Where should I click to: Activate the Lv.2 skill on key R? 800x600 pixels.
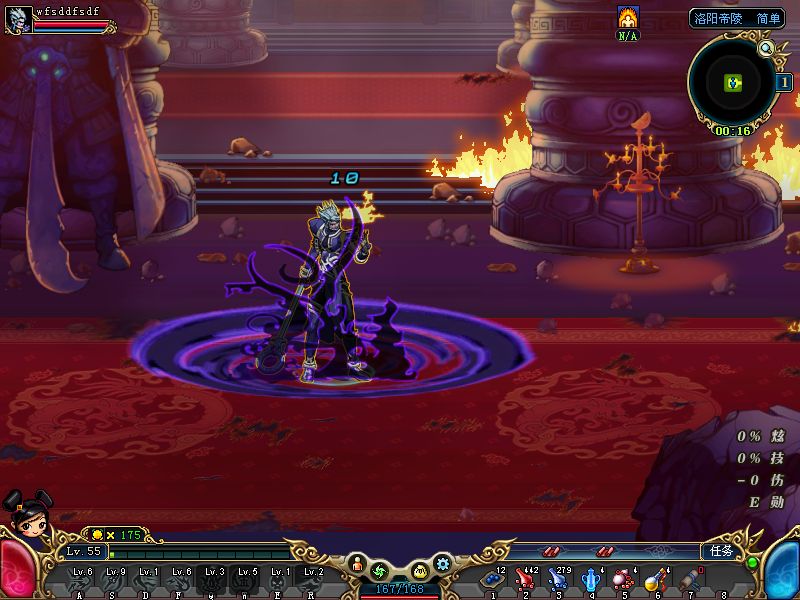[312, 581]
